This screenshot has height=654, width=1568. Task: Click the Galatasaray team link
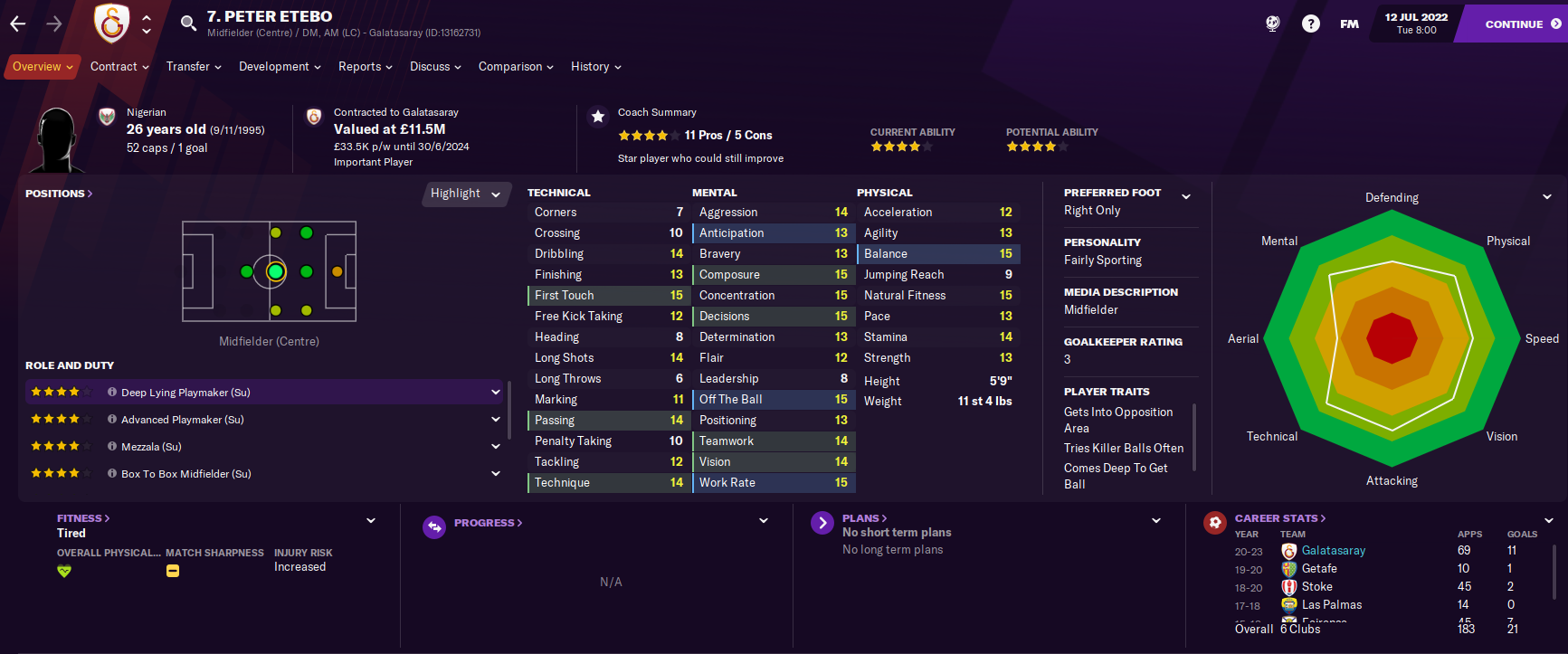click(1333, 551)
